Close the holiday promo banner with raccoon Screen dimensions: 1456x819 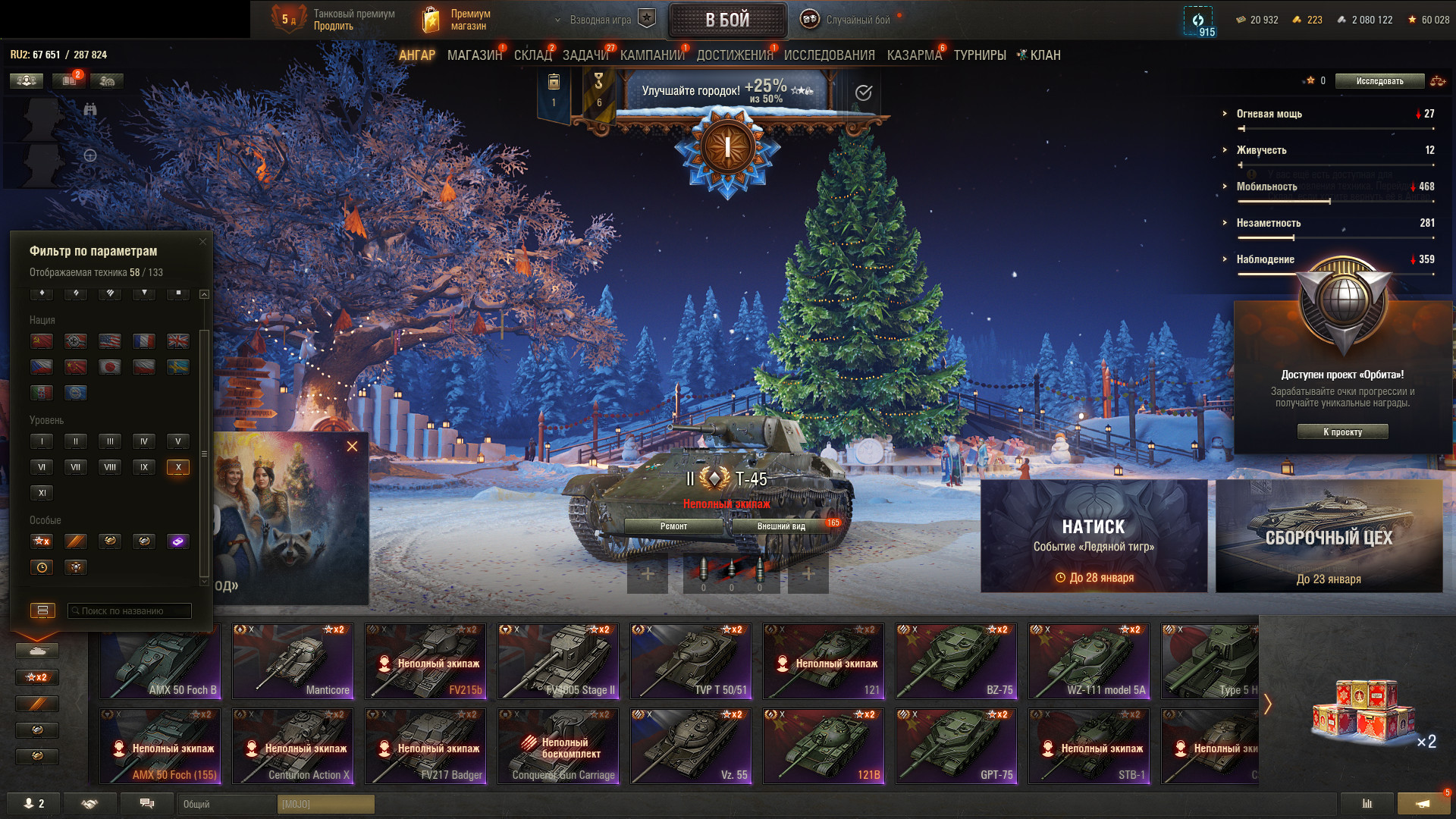(352, 447)
